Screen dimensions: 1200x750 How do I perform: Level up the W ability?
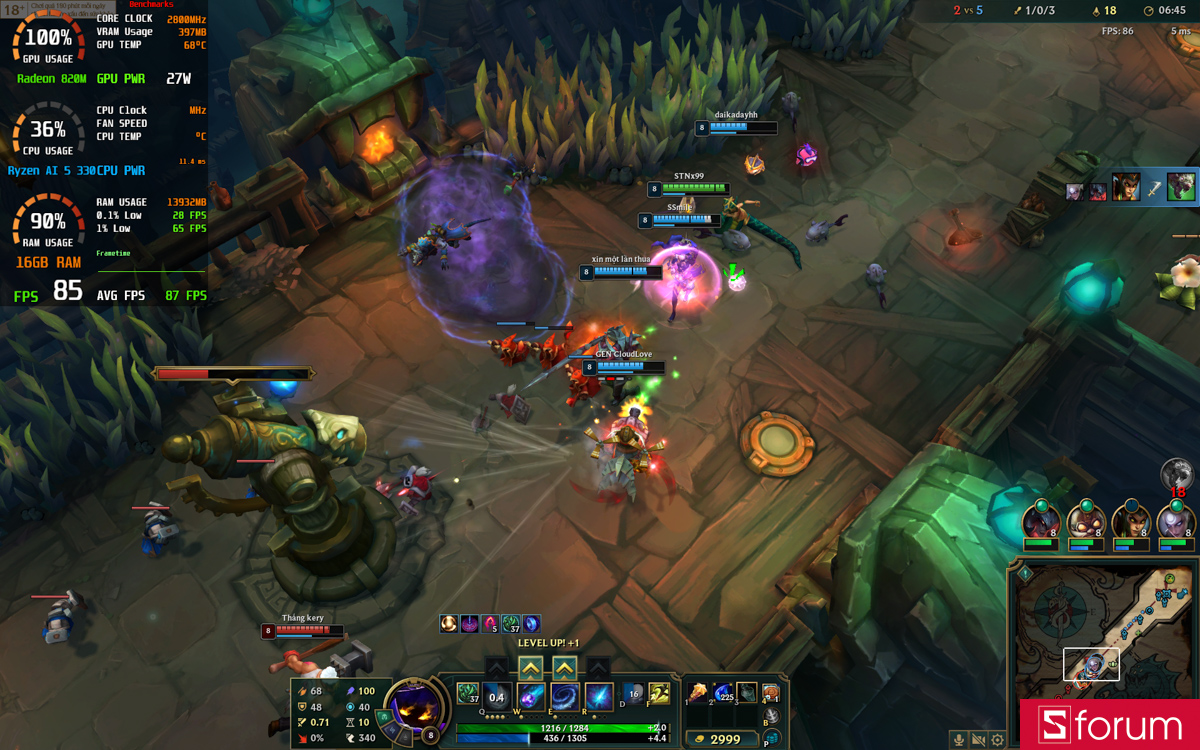click(531, 668)
